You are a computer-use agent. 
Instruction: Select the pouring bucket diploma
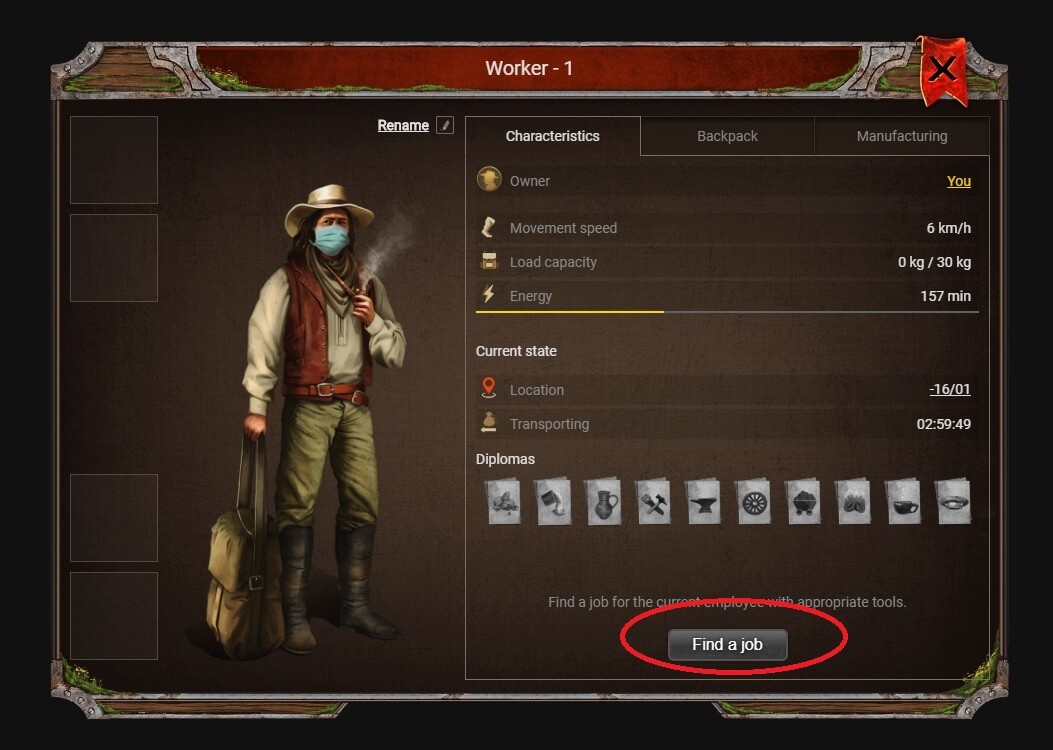[x=552, y=502]
